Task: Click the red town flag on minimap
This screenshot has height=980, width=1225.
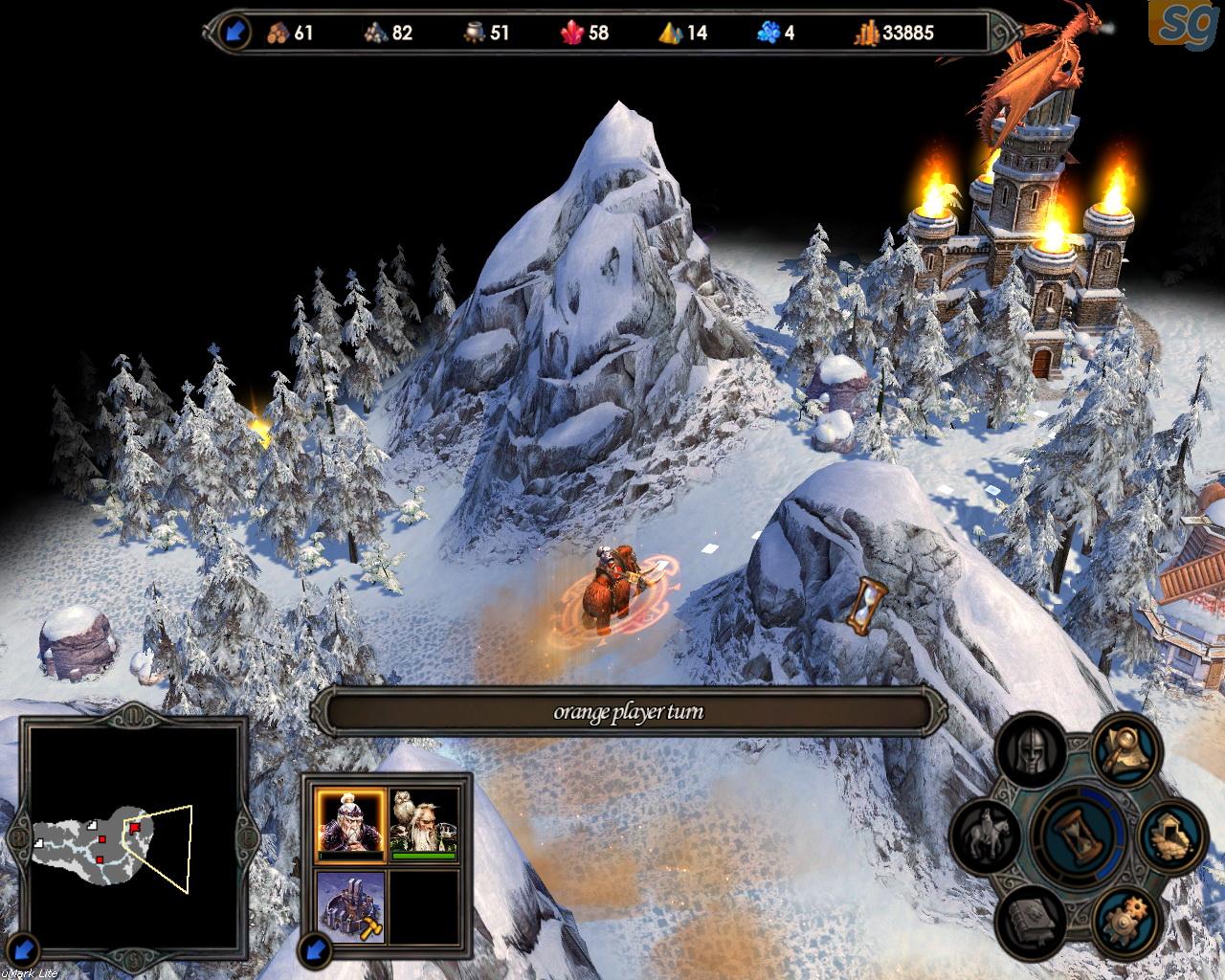Action: click(x=135, y=827)
